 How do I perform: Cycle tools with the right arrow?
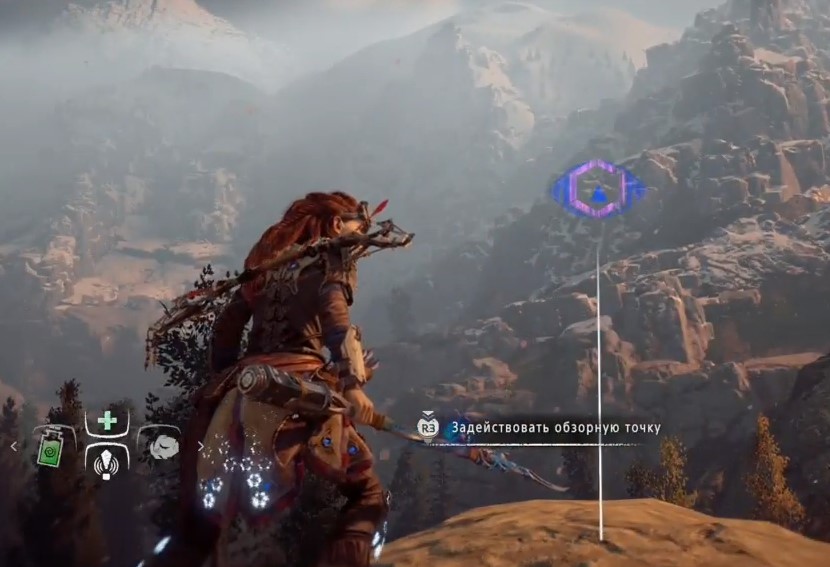(x=200, y=446)
